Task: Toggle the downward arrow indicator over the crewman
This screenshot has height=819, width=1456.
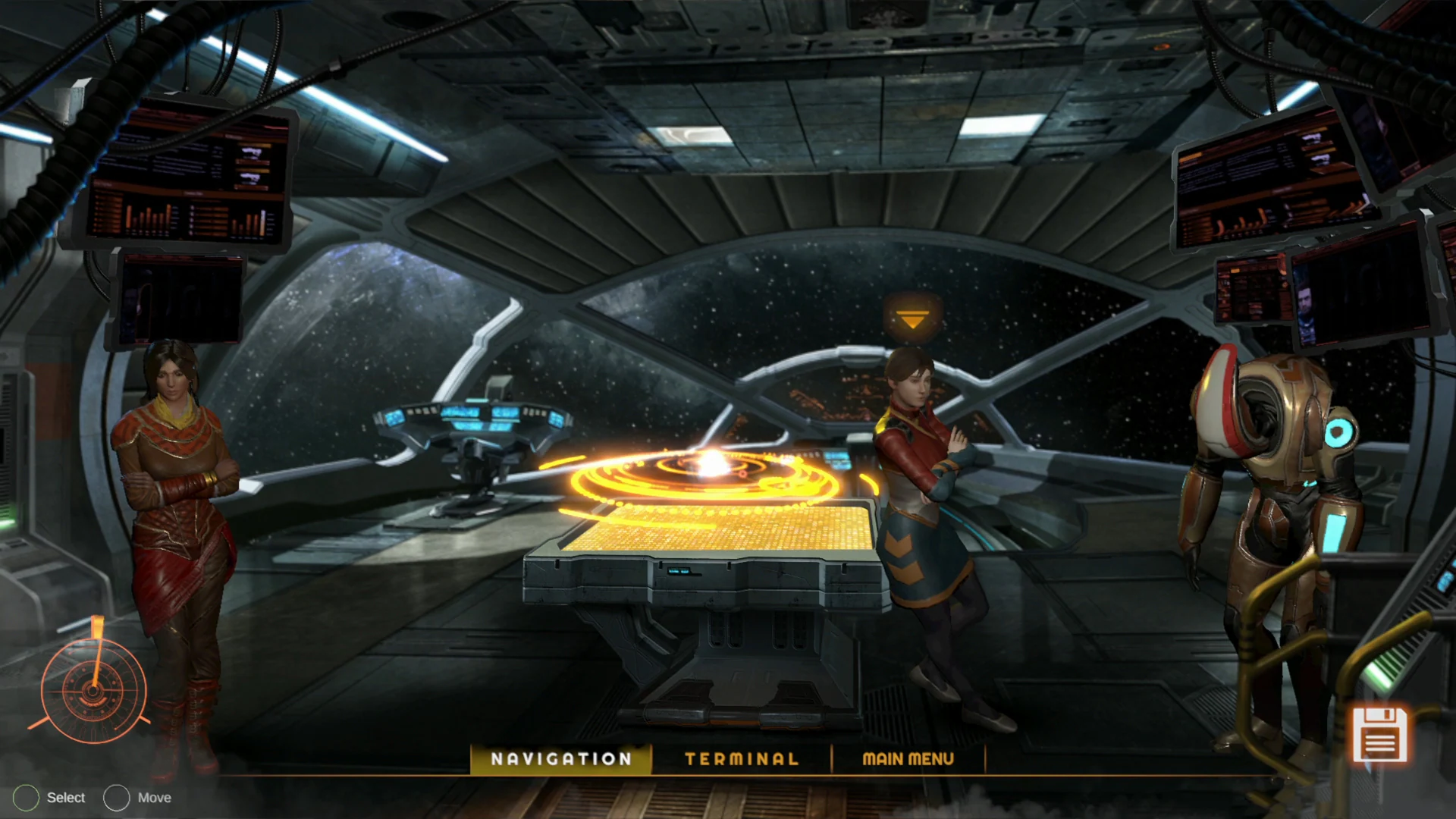Action: point(913,317)
